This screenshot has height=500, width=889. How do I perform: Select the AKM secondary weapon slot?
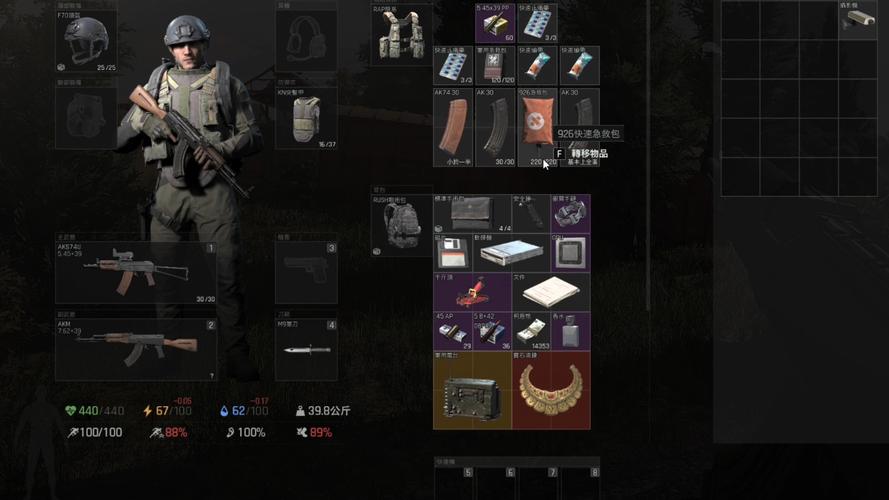point(136,348)
